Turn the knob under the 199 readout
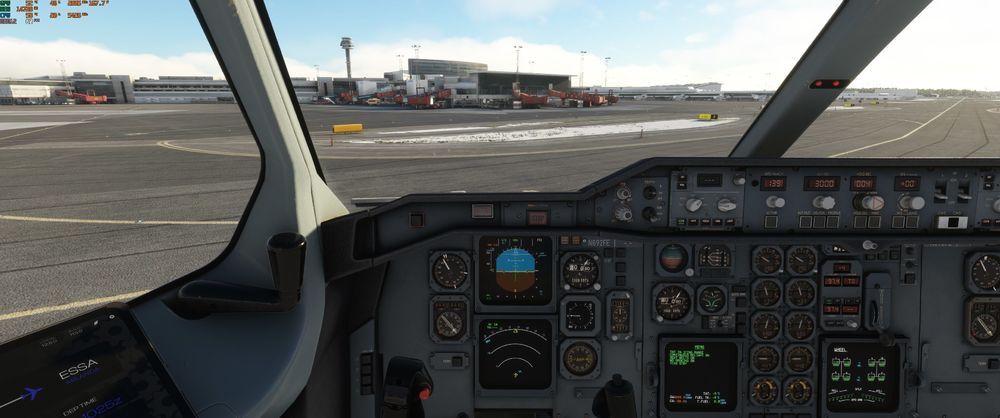 point(774,202)
